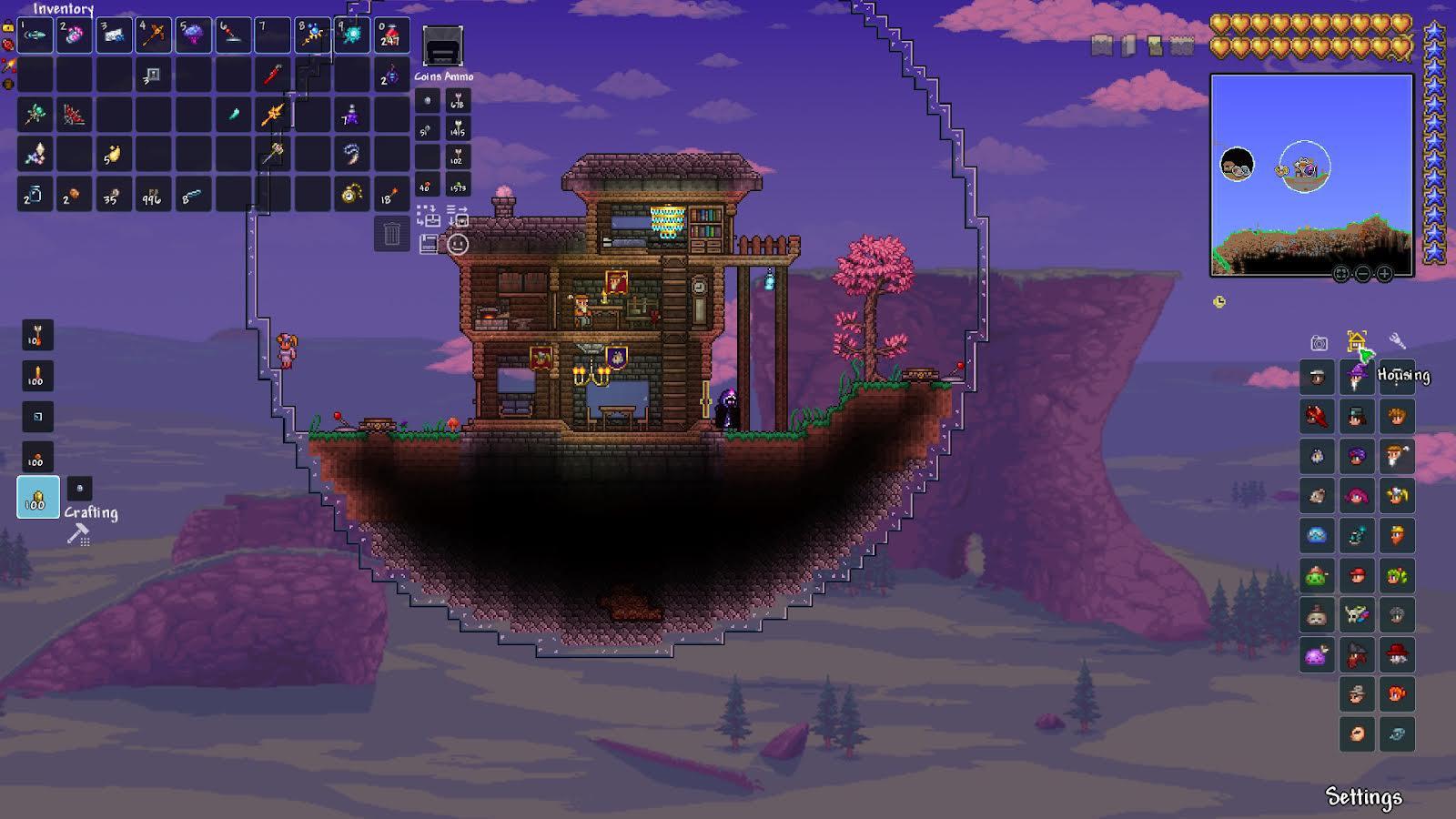Viewport: 1456px width, 819px height.
Task: Switch to the Ammo tab label
Action: 458,77
